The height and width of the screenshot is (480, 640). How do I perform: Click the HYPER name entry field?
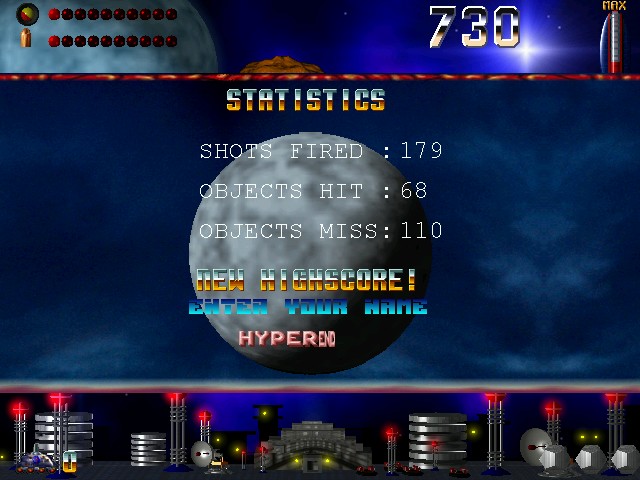point(286,338)
